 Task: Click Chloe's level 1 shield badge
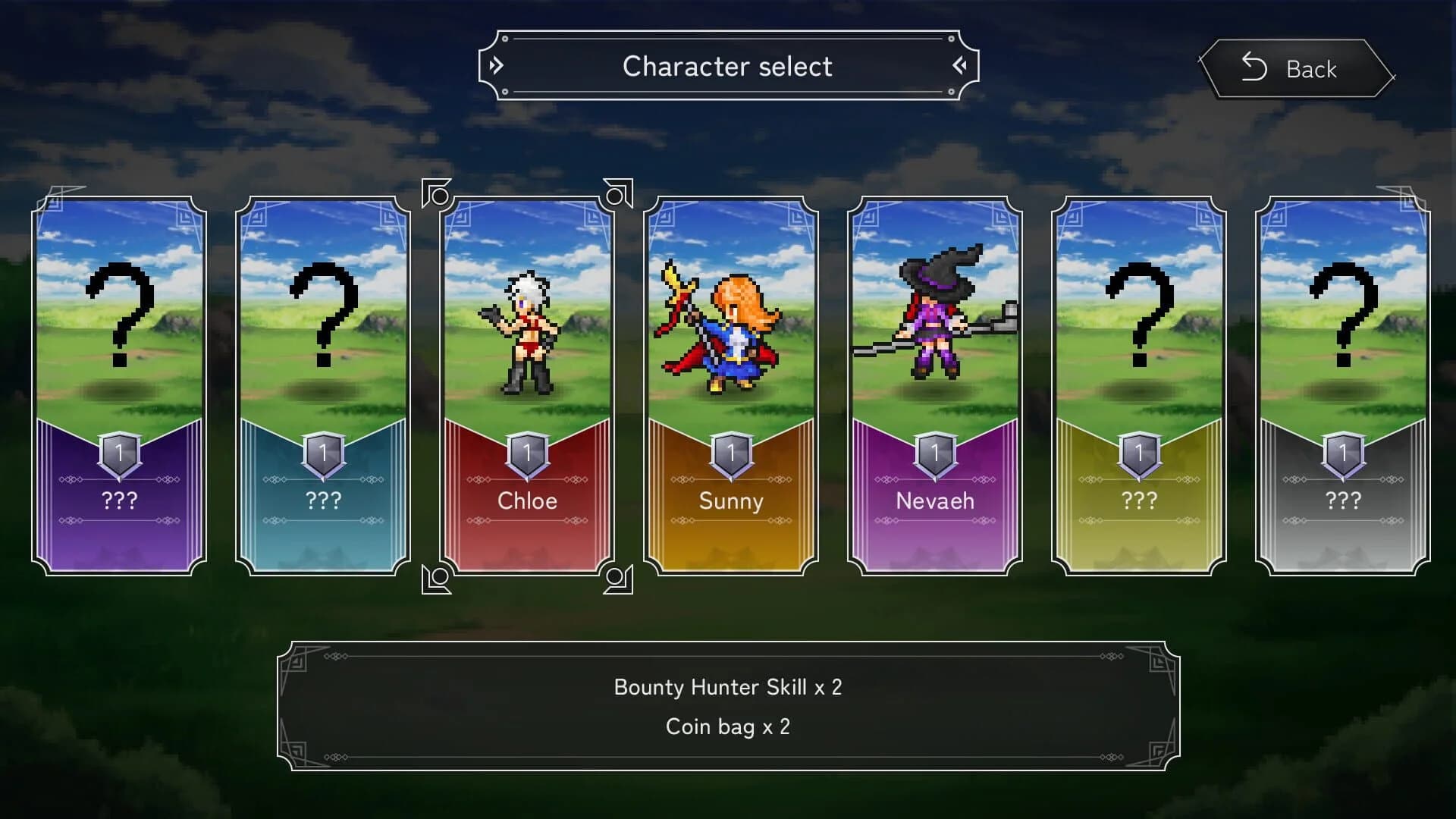526,453
